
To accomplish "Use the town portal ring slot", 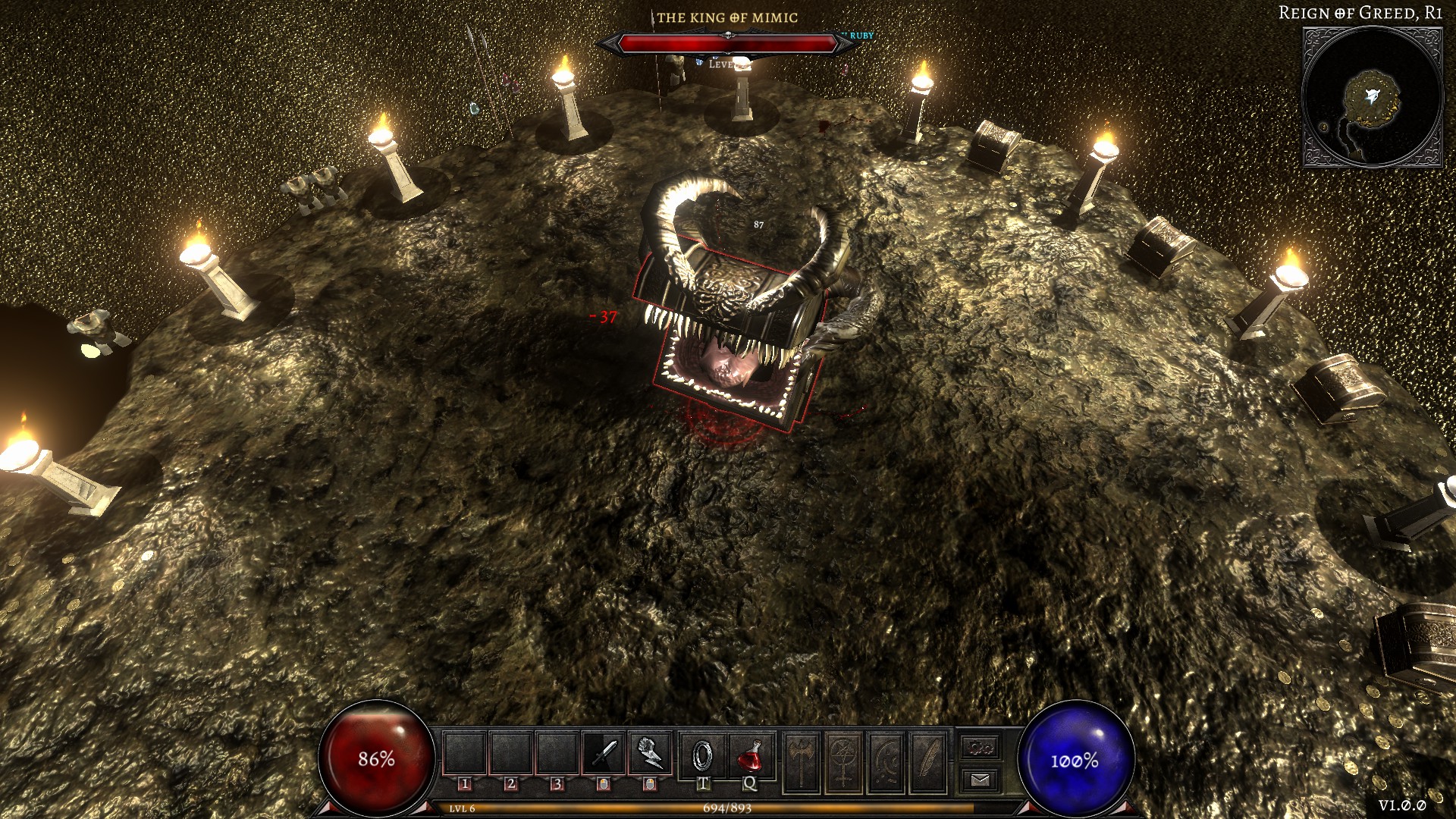I will pyautogui.click(x=703, y=754).
